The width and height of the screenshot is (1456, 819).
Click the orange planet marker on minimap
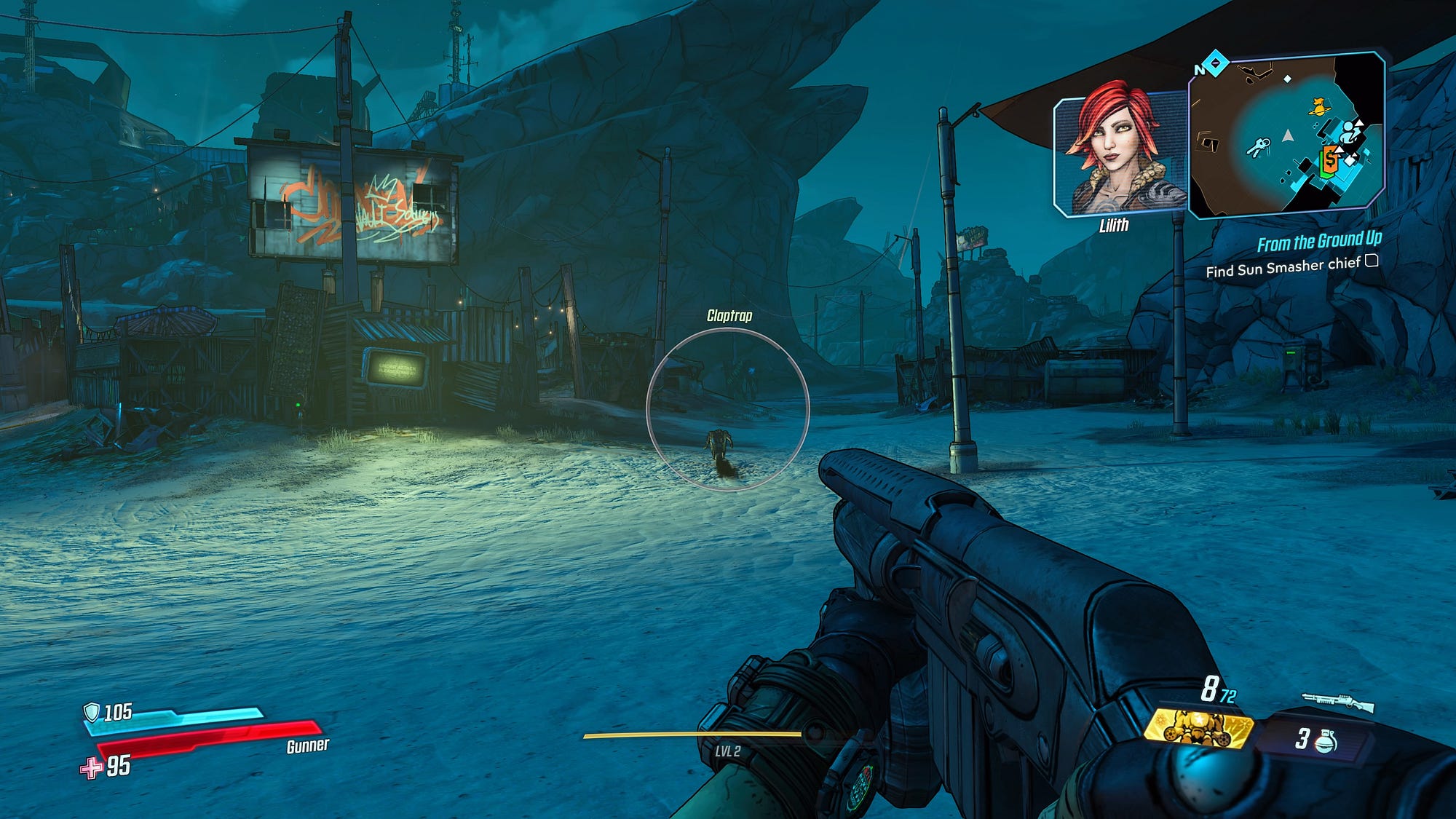[1317, 107]
